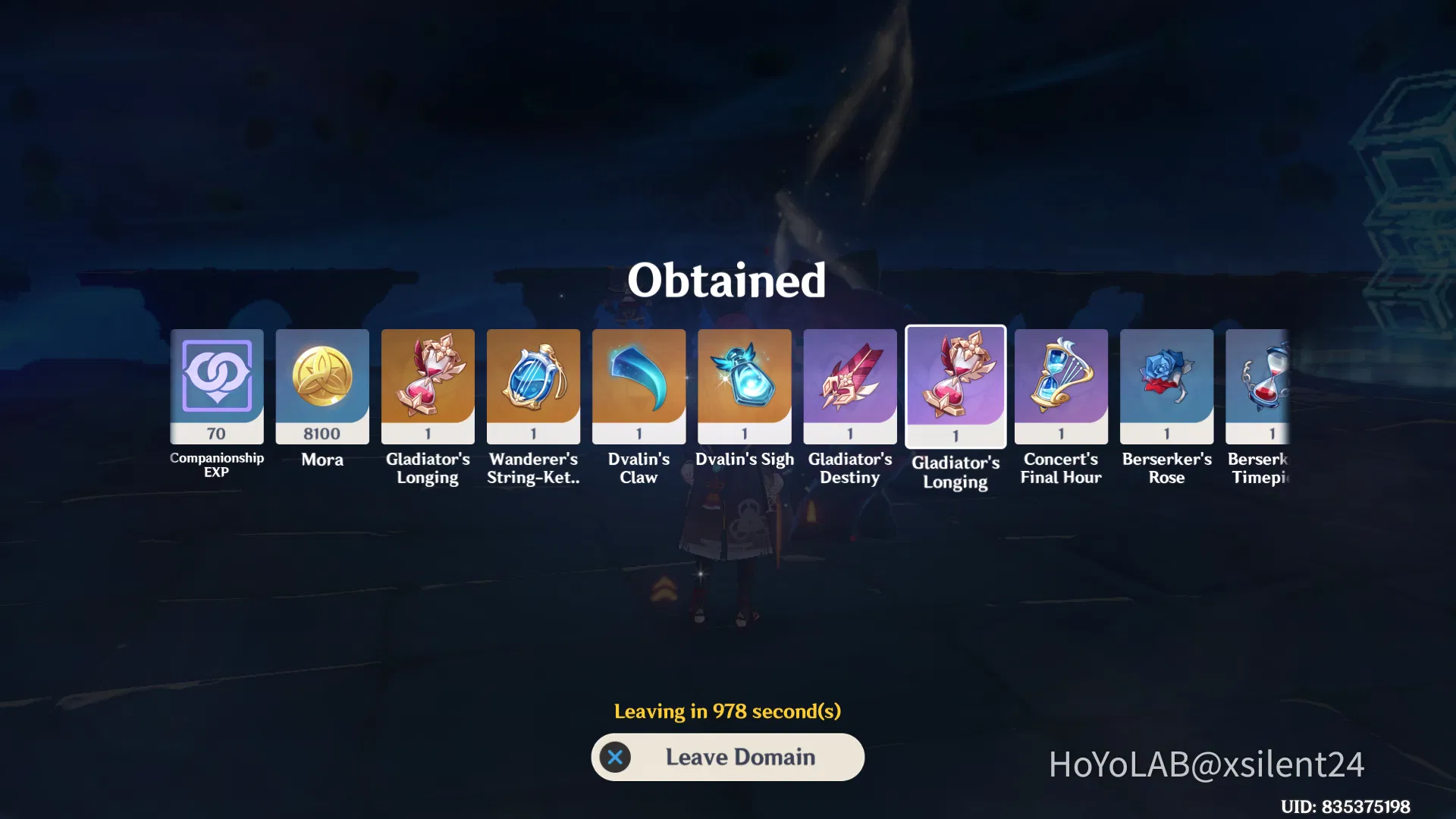Click the Obtained title heading
Viewport: 1456px width, 819px height.
(x=727, y=282)
